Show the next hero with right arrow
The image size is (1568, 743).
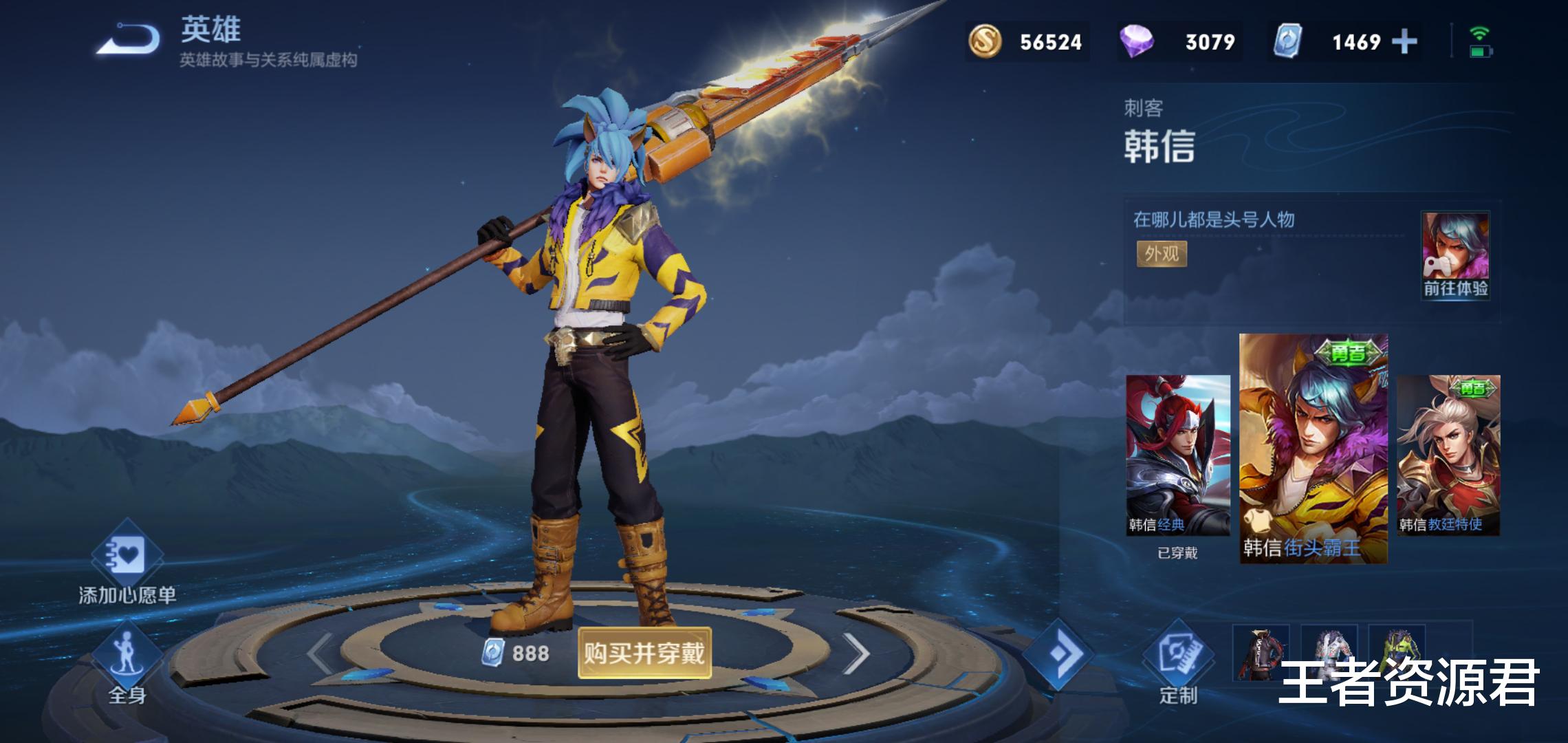tap(857, 654)
